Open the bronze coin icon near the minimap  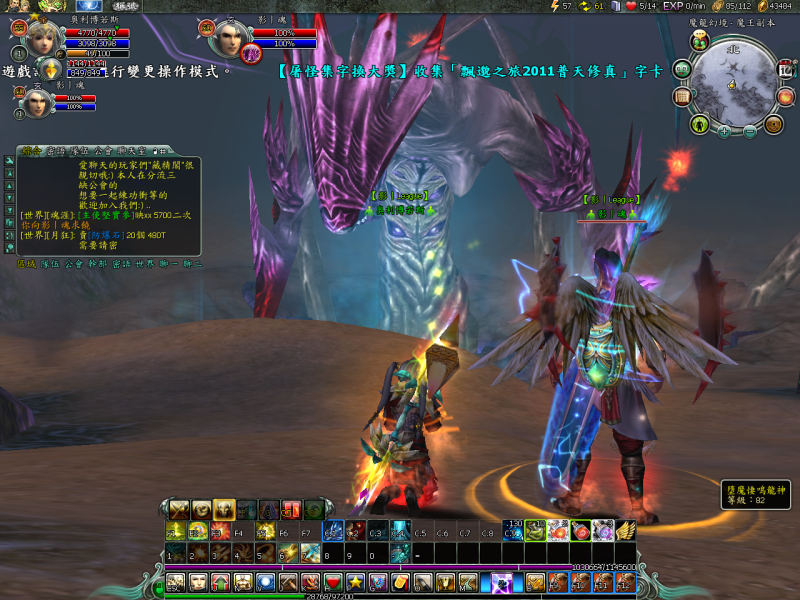coord(773,124)
